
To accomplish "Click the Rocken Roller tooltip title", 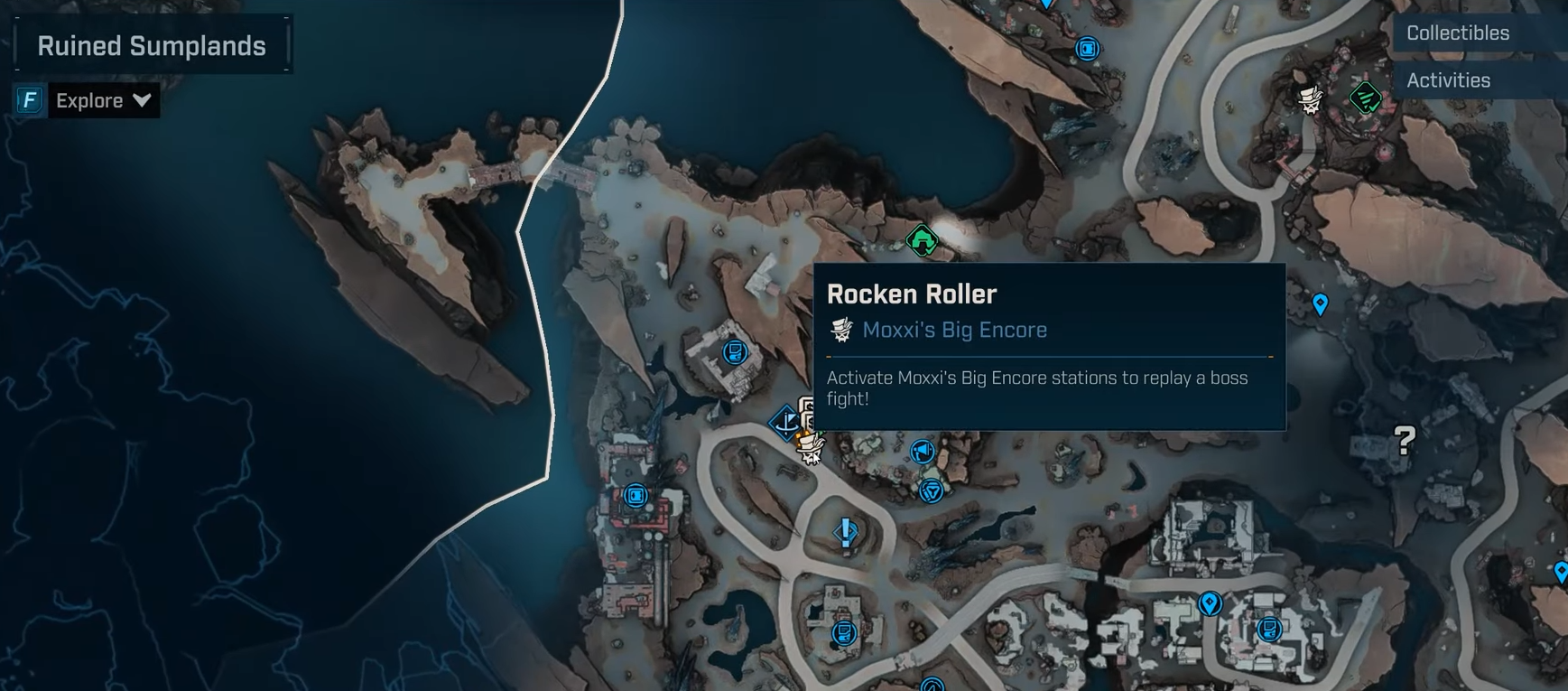I will click(x=912, y=293).
